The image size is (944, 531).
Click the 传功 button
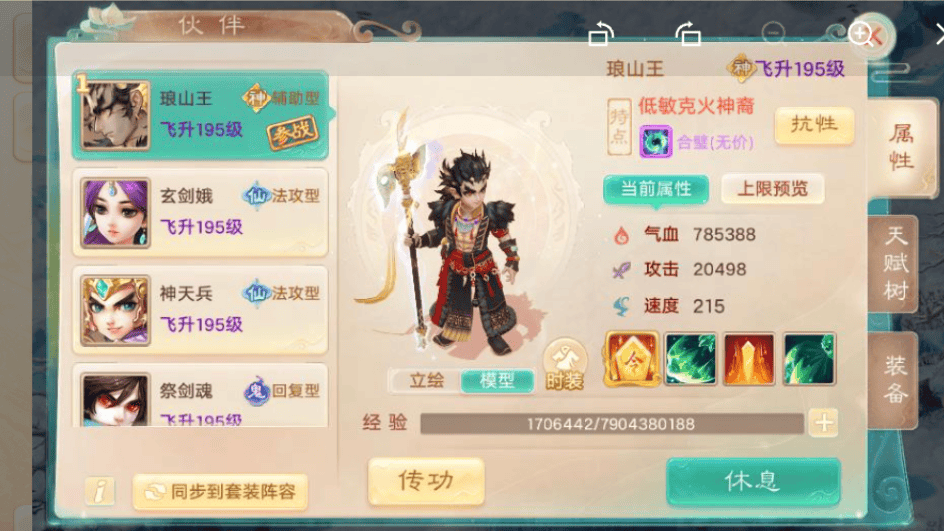point(426,481)
